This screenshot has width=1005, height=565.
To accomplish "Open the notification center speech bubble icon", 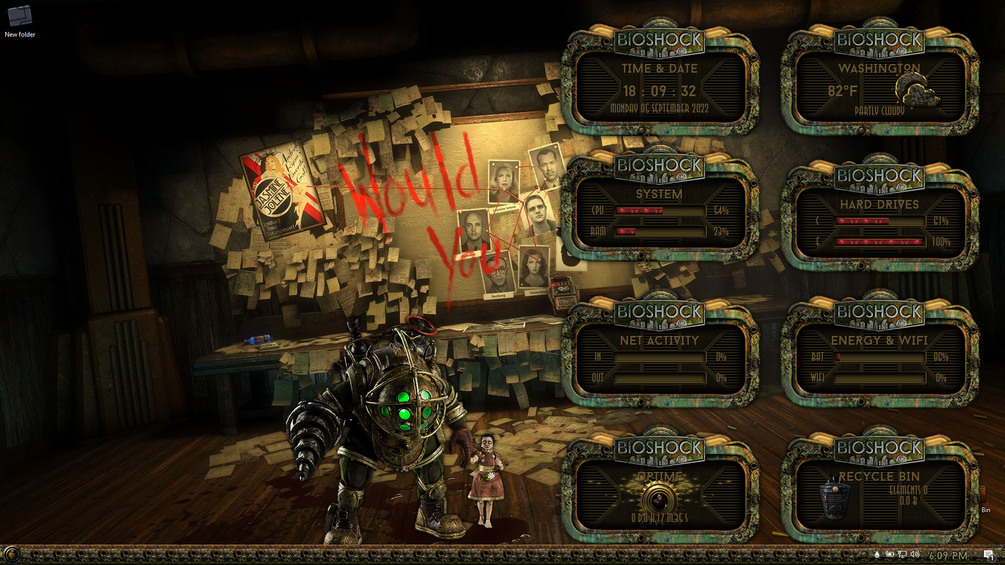I will click(x=988, y=555).
